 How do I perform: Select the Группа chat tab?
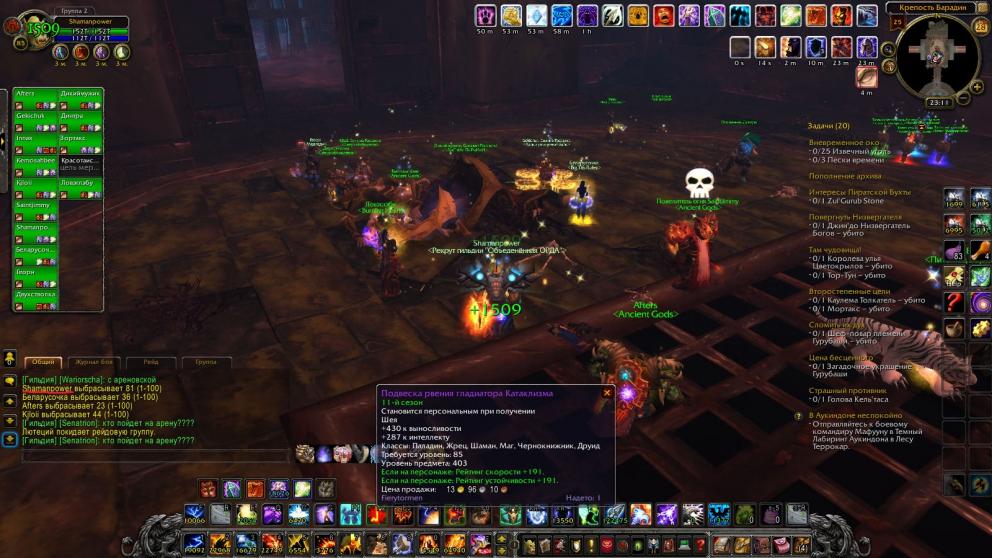tap(206, 362)
